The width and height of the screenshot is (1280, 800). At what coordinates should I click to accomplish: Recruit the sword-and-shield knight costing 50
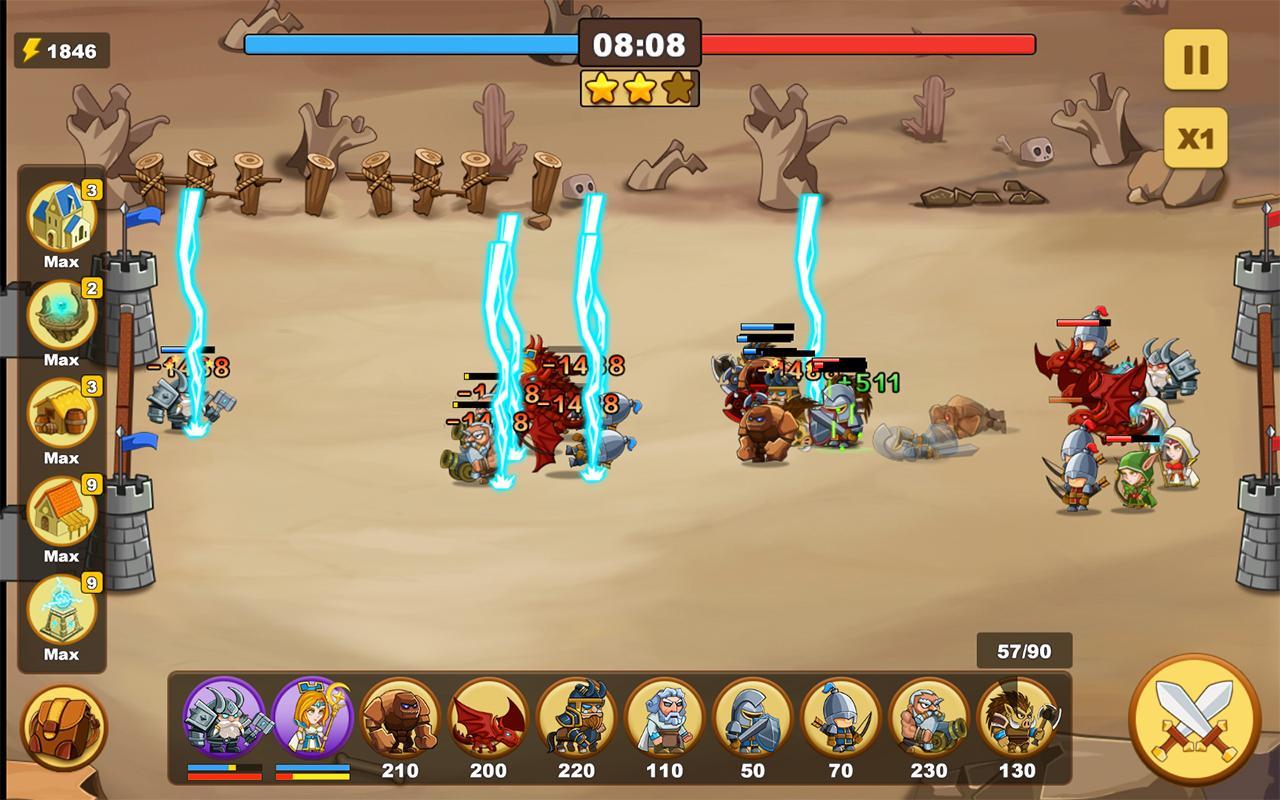[753, 716]
